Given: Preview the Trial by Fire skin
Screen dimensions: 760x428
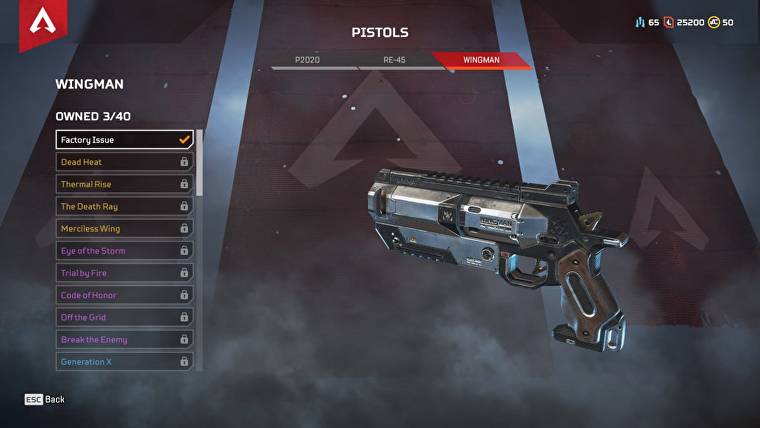Looking at the screenshot, I should point(124,273).
